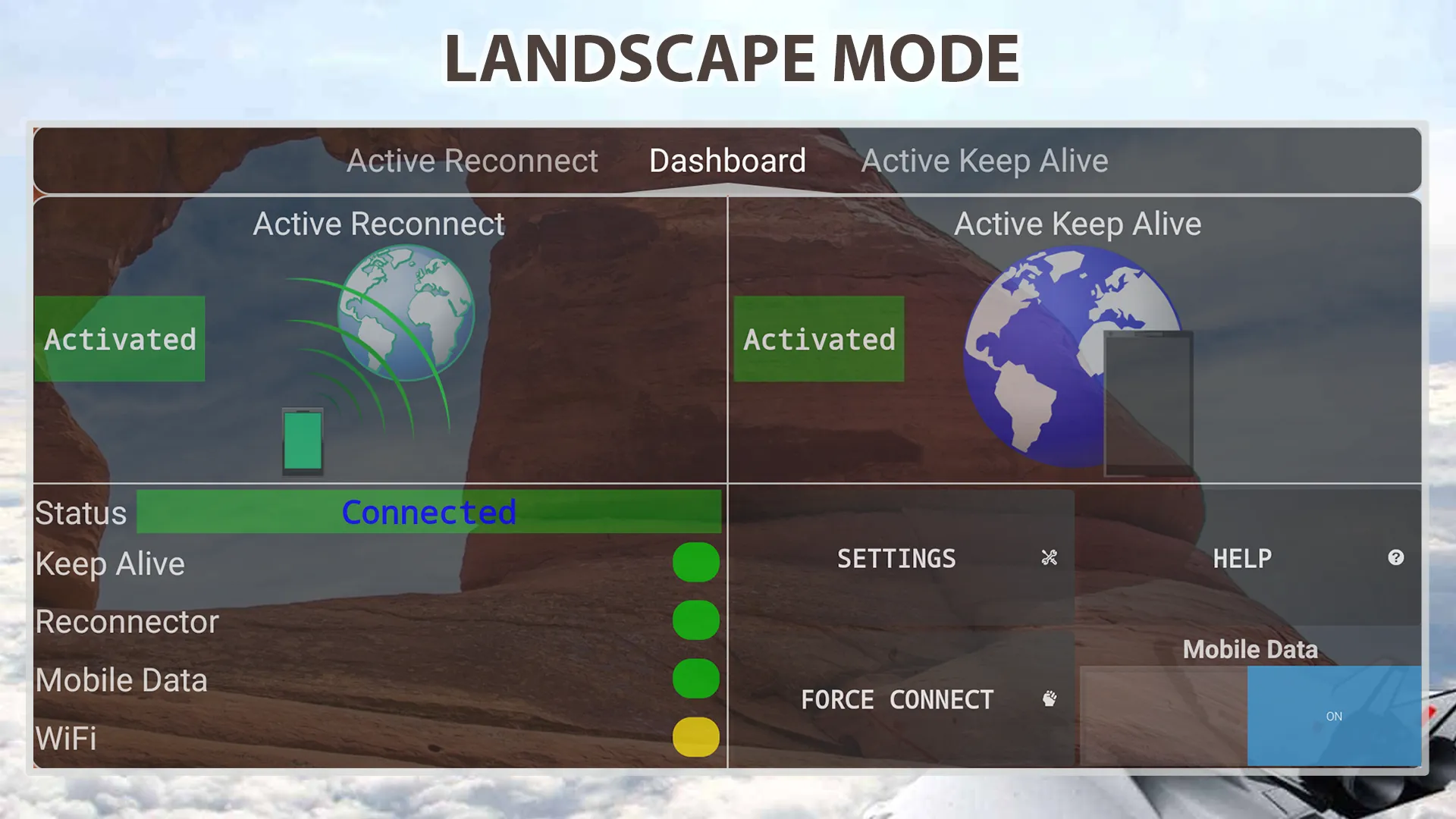Viewport: 1456px width, 819px height.
Task: Click the green phone icon under Active Reconnect
Action: pos(303,442)
